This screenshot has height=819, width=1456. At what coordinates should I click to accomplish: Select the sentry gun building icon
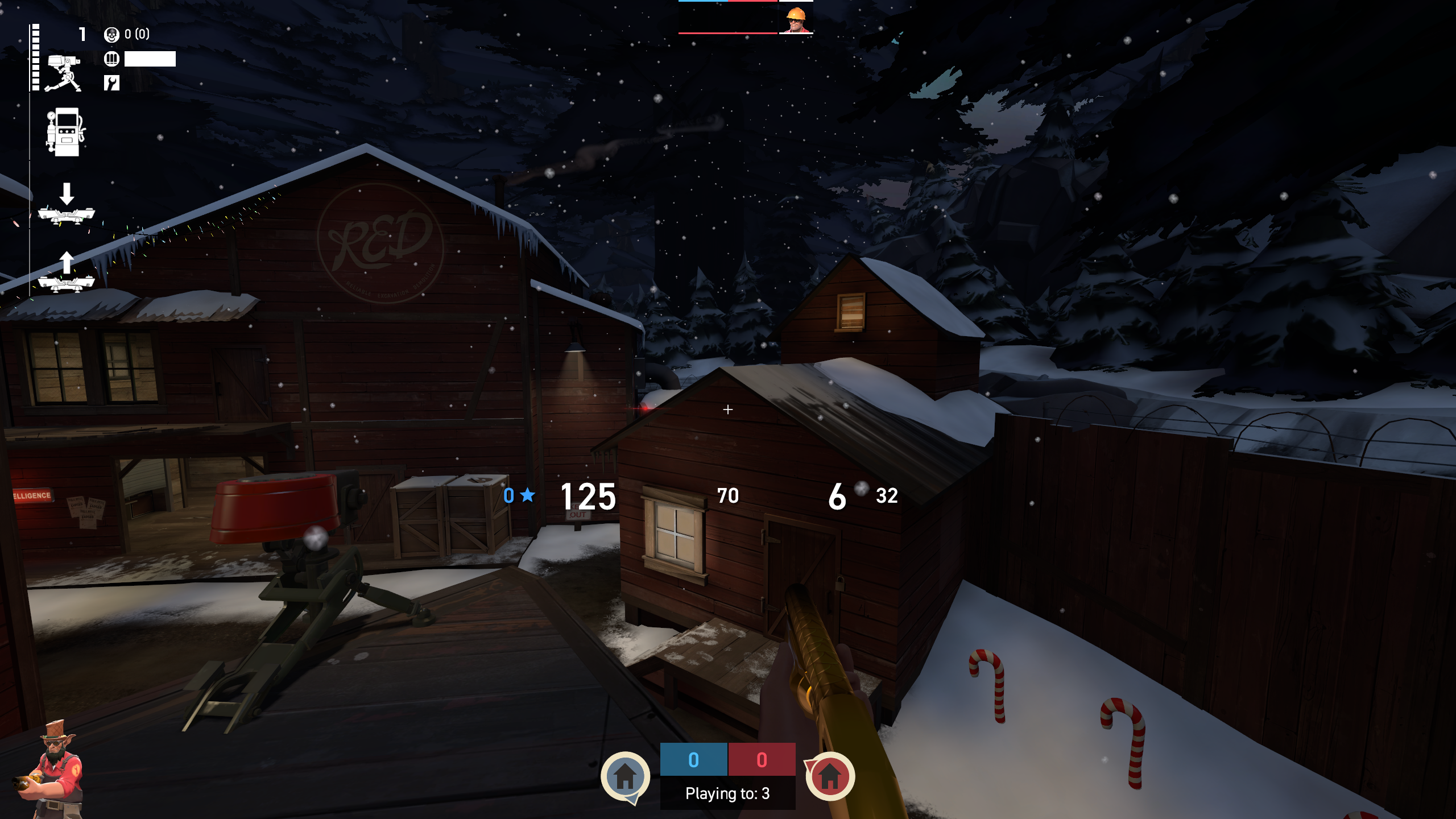click(x=63, y=73)
